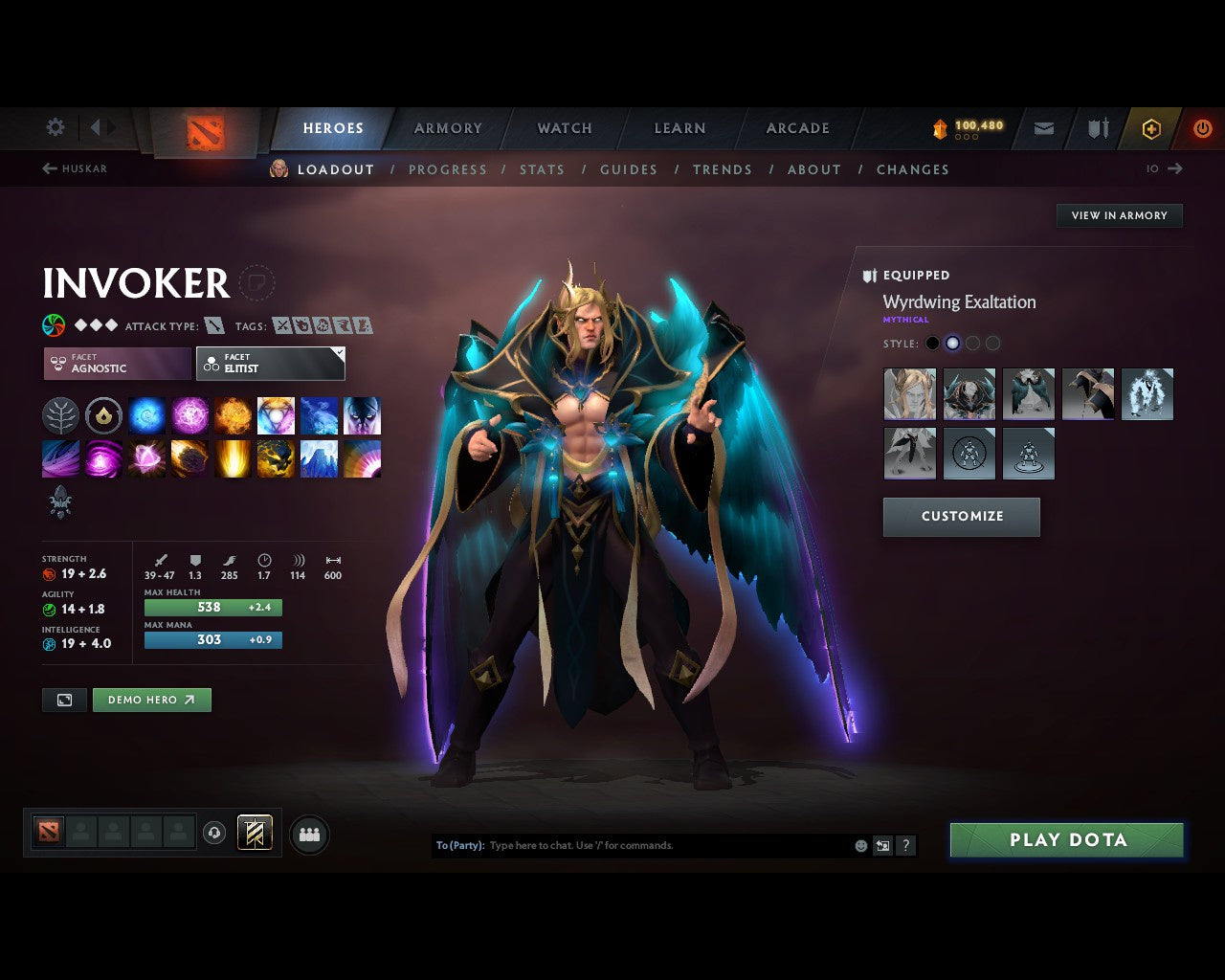1225x980 pixels.
Task: Select the Agnostic facet
Action: tap(115, 364)
